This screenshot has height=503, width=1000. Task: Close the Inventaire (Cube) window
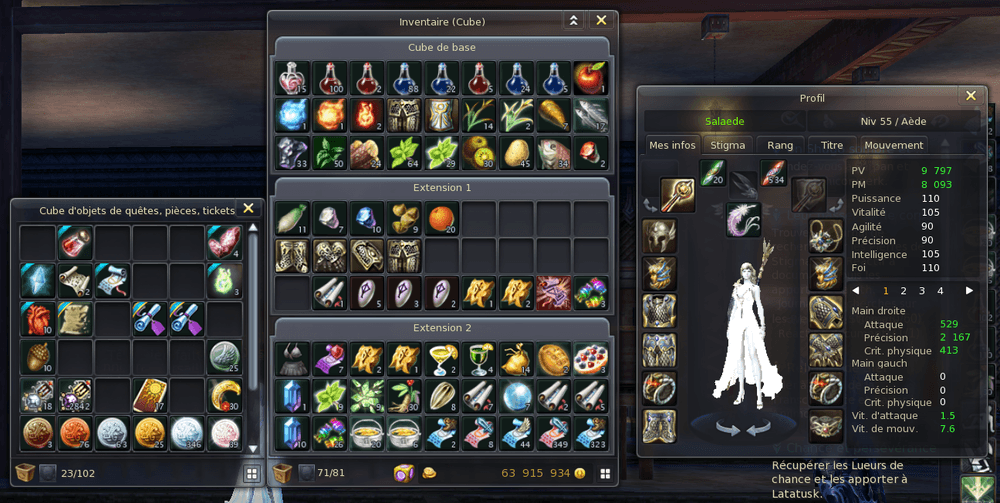click(601, 20)
